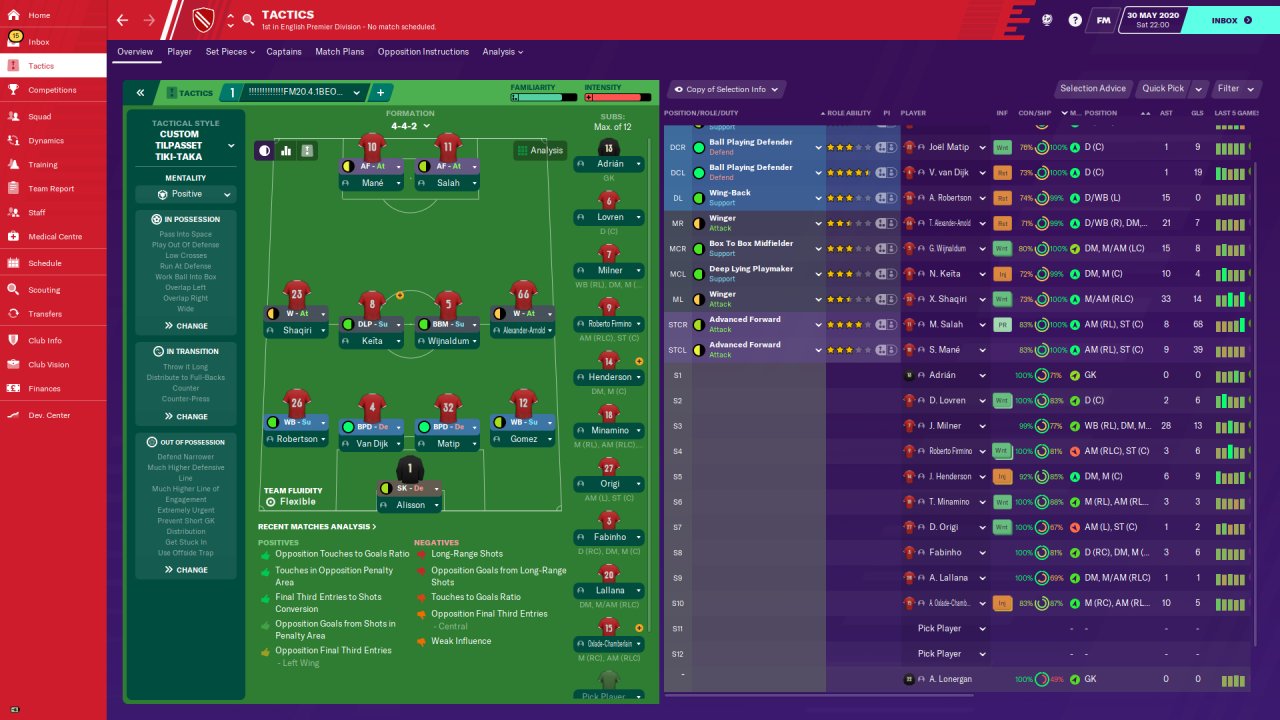This screenshot has height=720, width=1280.
Task: Change the In Possession instructions
Action: click(x=186, y=326)
